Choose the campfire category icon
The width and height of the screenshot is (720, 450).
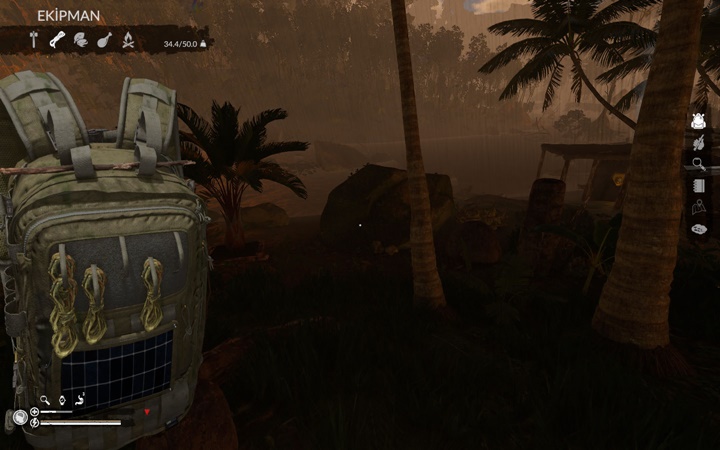pos(128,40)
